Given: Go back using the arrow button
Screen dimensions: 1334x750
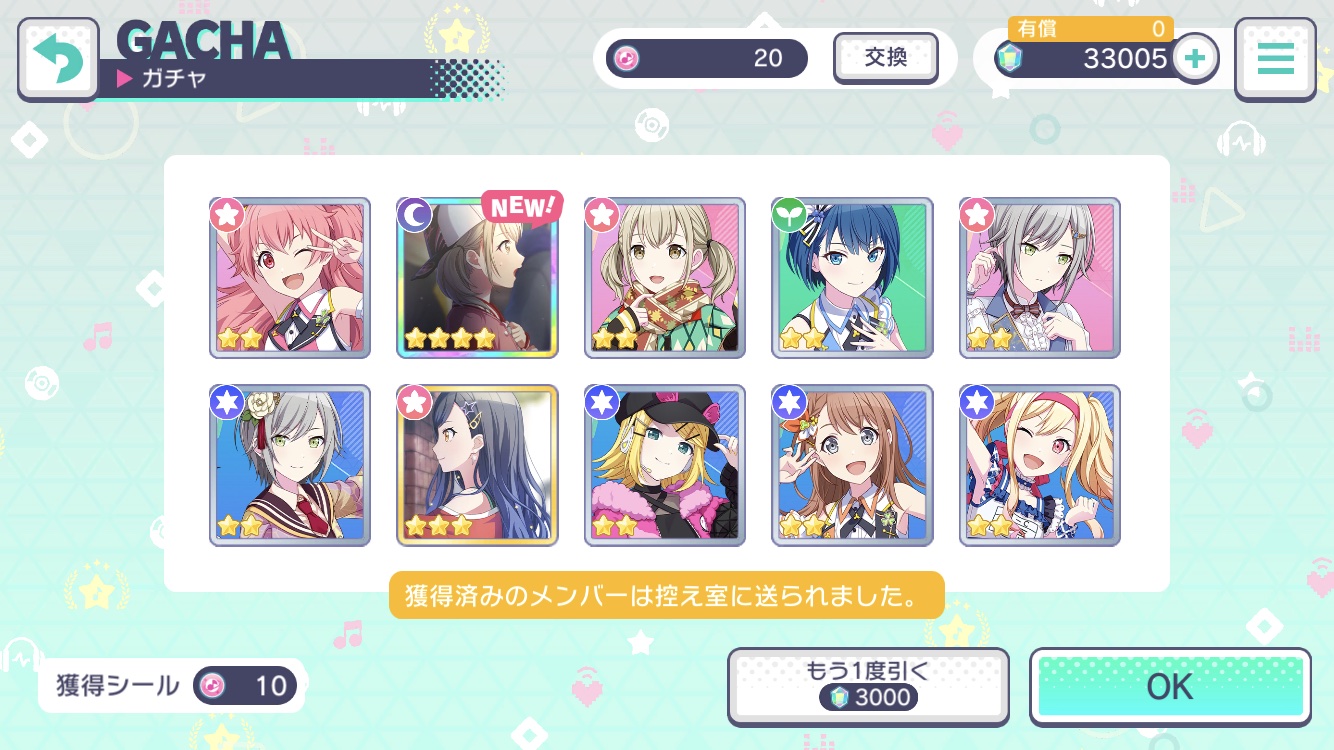Looking at the screenshot, I should tap(58, 60).
